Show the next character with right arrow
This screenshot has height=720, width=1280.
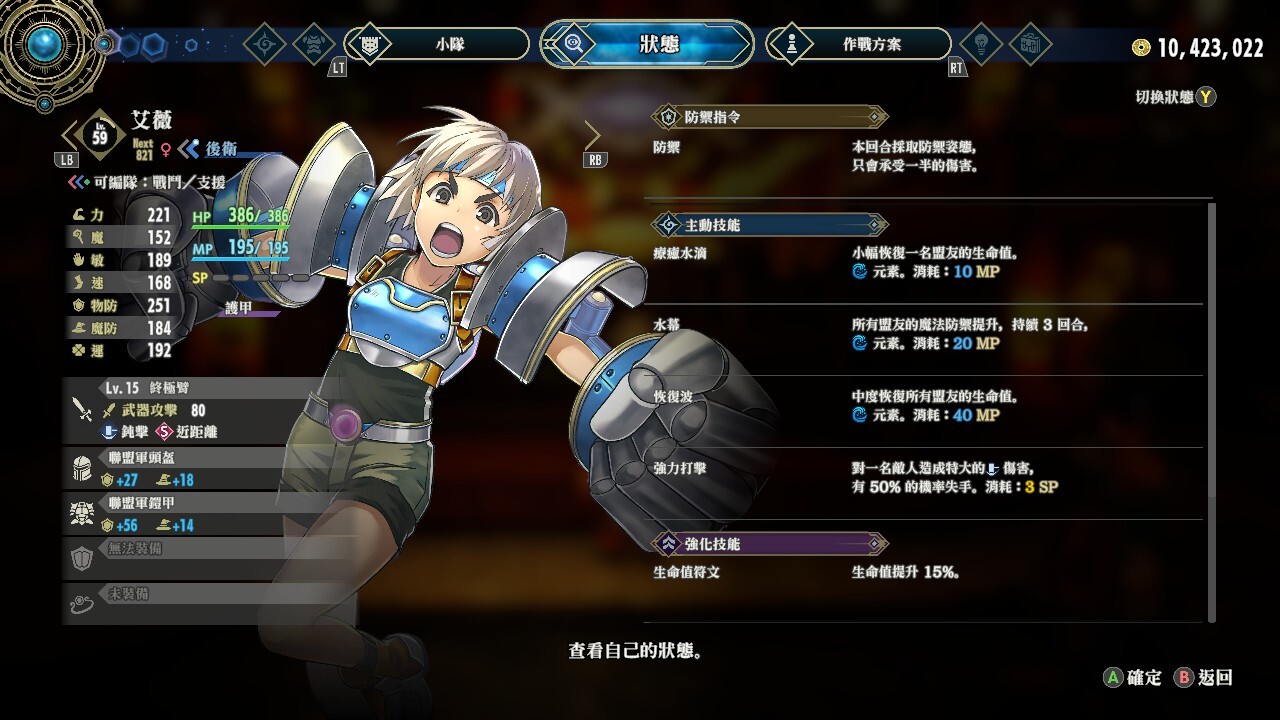click(592, 134)
